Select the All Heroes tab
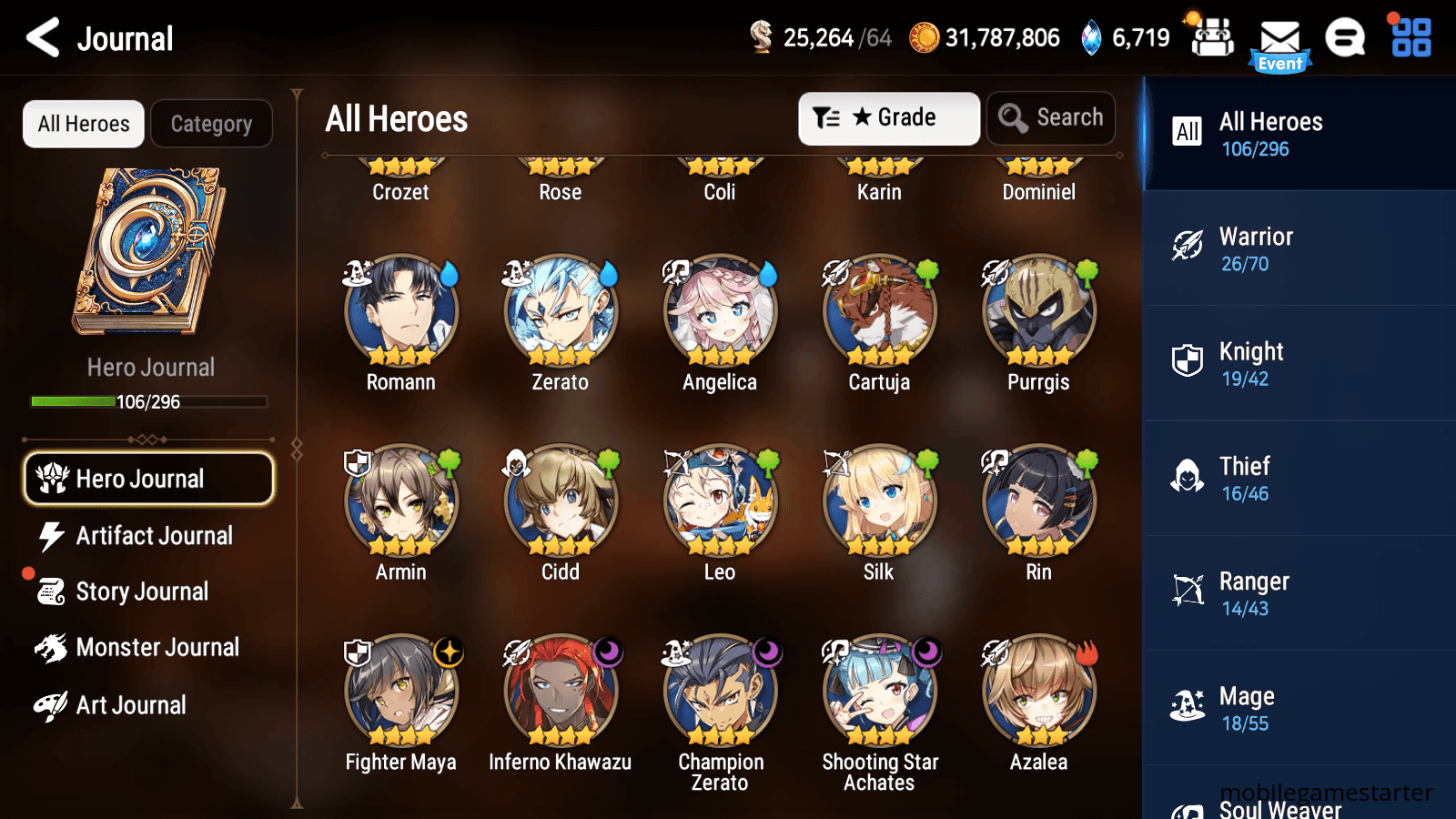 (x=84, y=124)
